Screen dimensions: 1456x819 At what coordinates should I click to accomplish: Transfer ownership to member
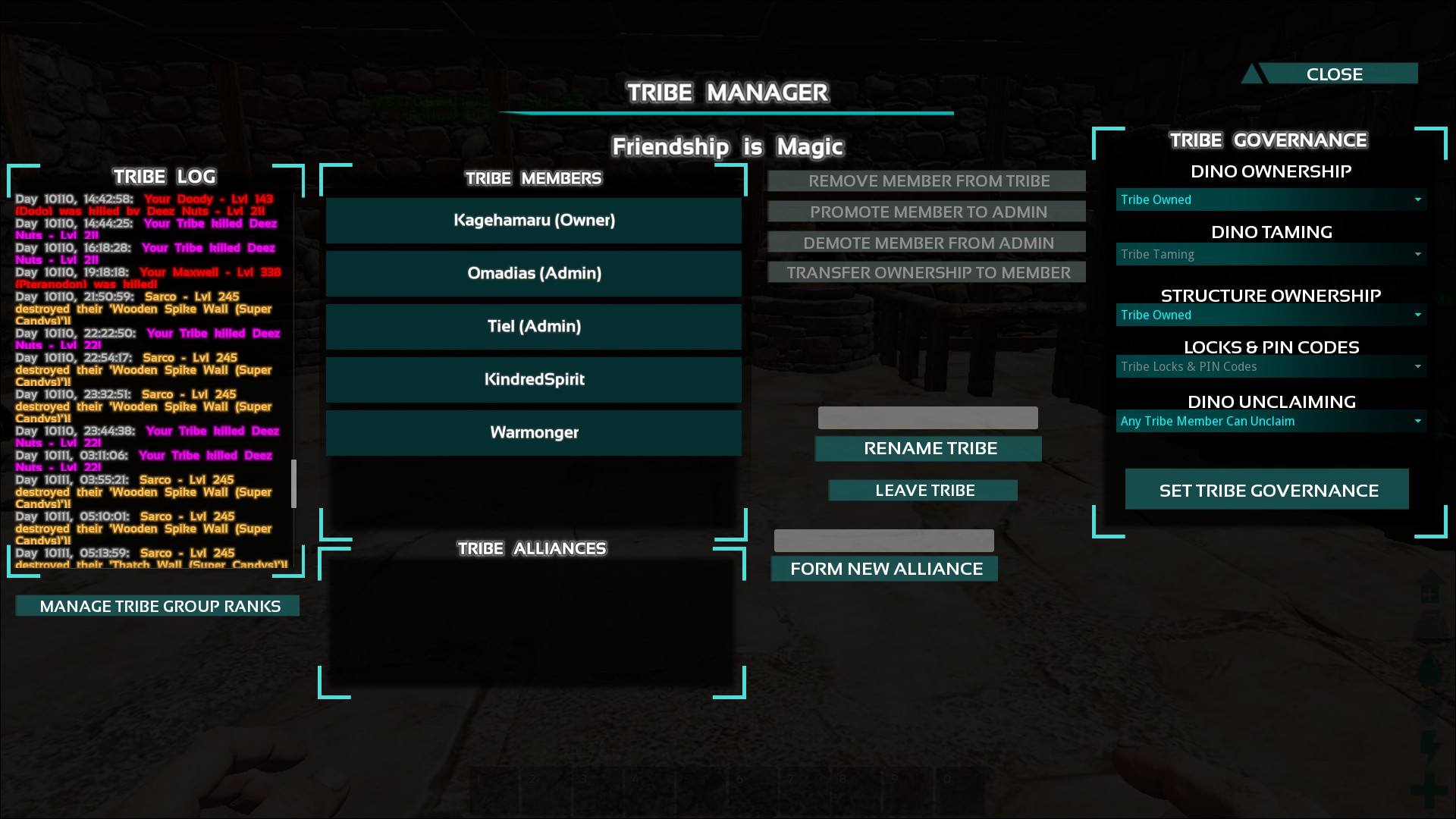point(927,273)
